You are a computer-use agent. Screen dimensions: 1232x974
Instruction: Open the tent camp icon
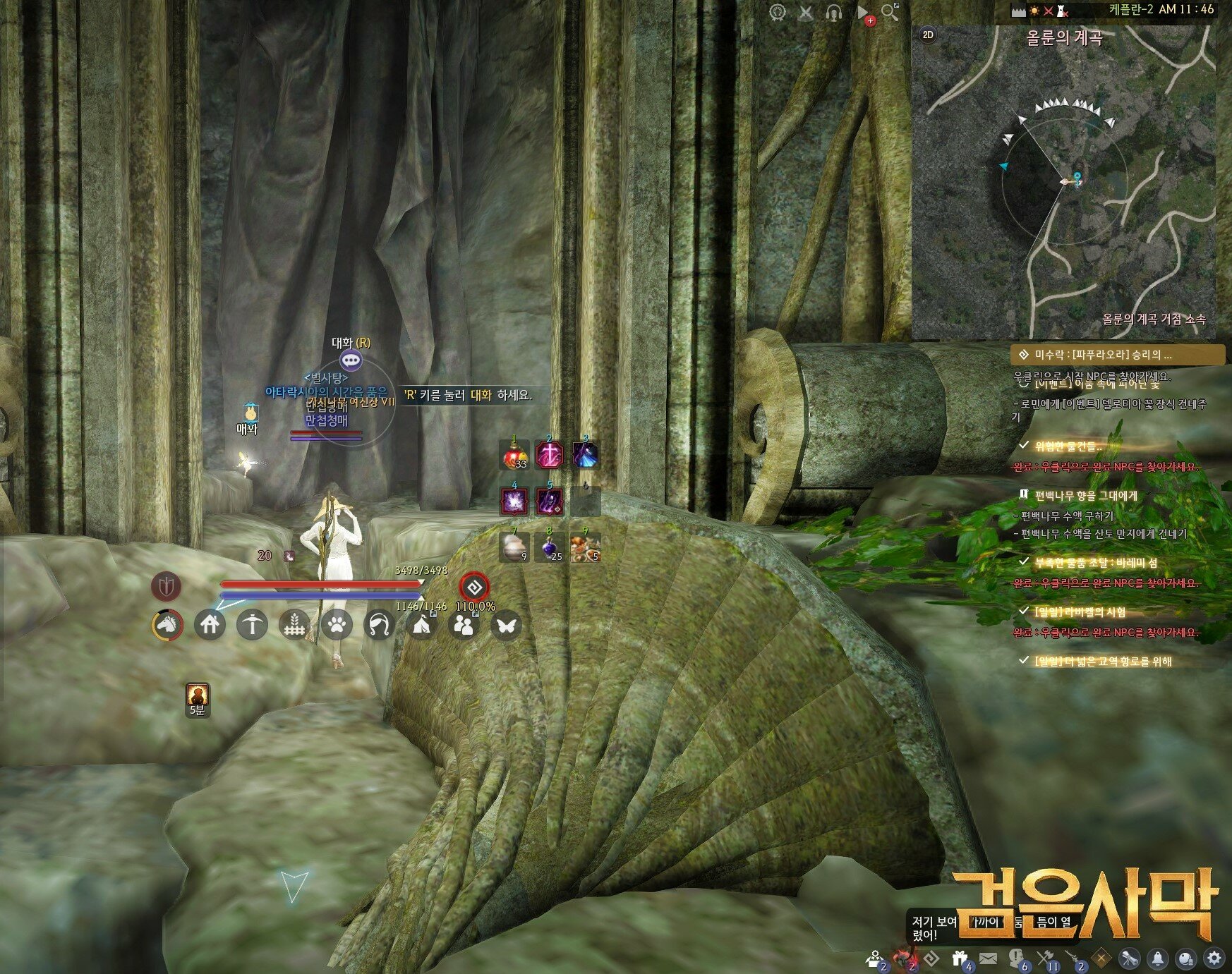(x=421, y=624)
